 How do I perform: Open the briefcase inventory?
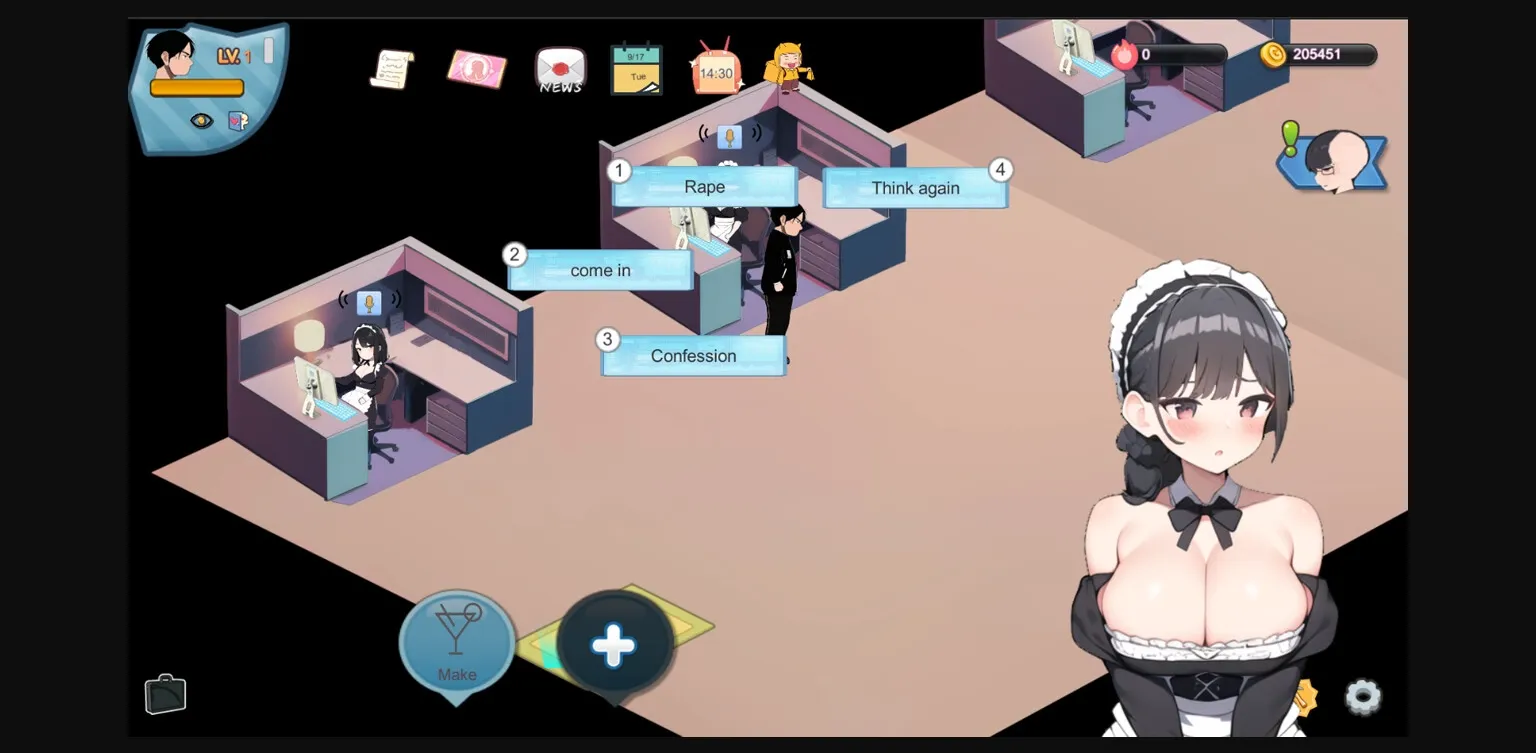click(165, 693)
